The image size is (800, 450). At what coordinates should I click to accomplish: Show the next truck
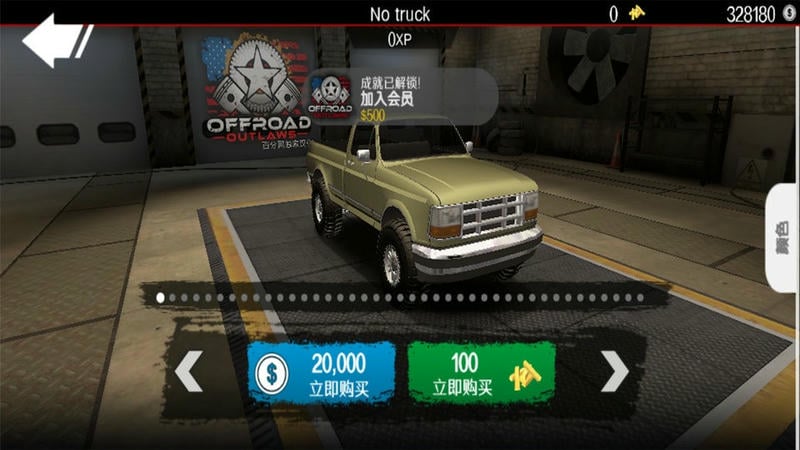point(614,372)
